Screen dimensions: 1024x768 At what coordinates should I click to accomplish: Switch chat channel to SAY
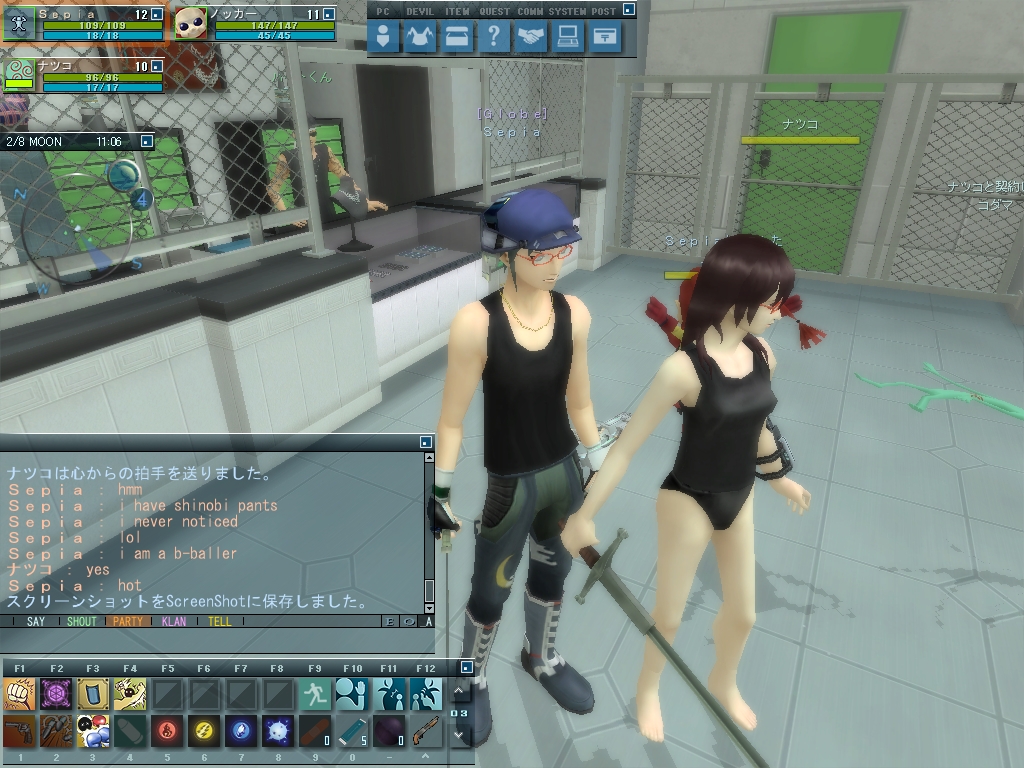[36, 621]
